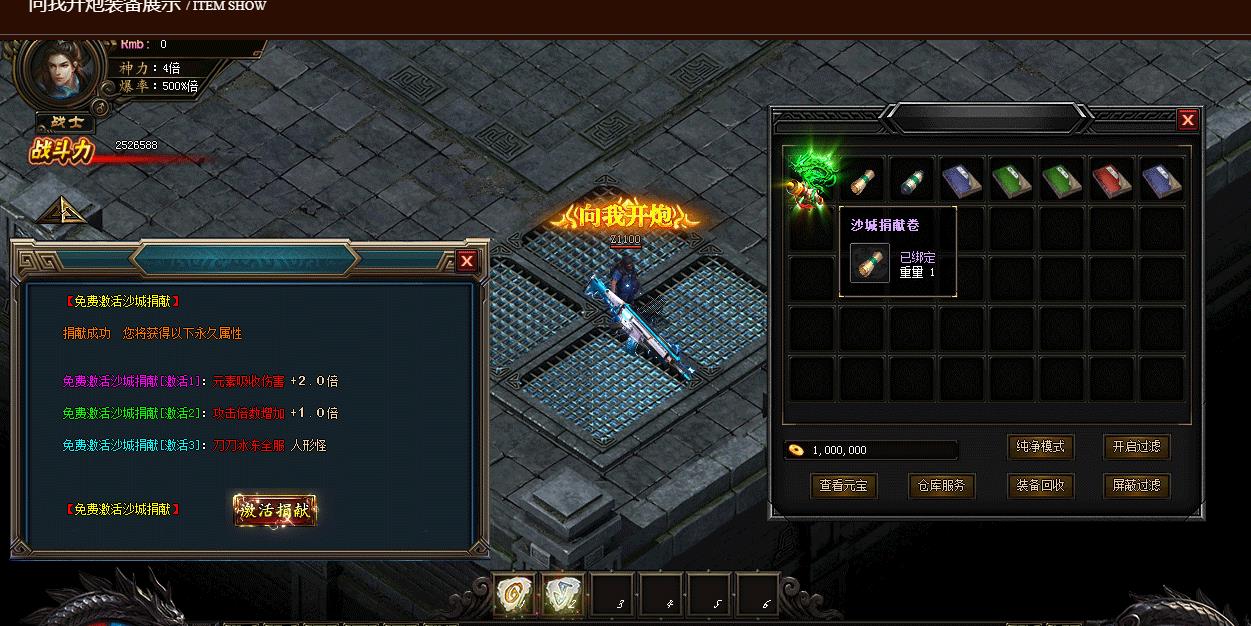The image size is (1251, 626).
Task: Click the 屏蔽过滤 block filter button
Action: coord(1136,486)
